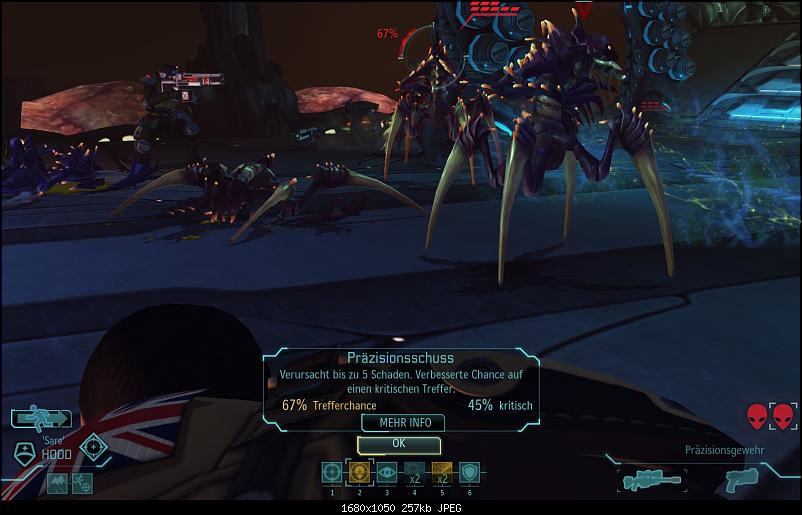Click the soldier rank badge icon
The image size is (802, 515).
(x=23, y=452)
